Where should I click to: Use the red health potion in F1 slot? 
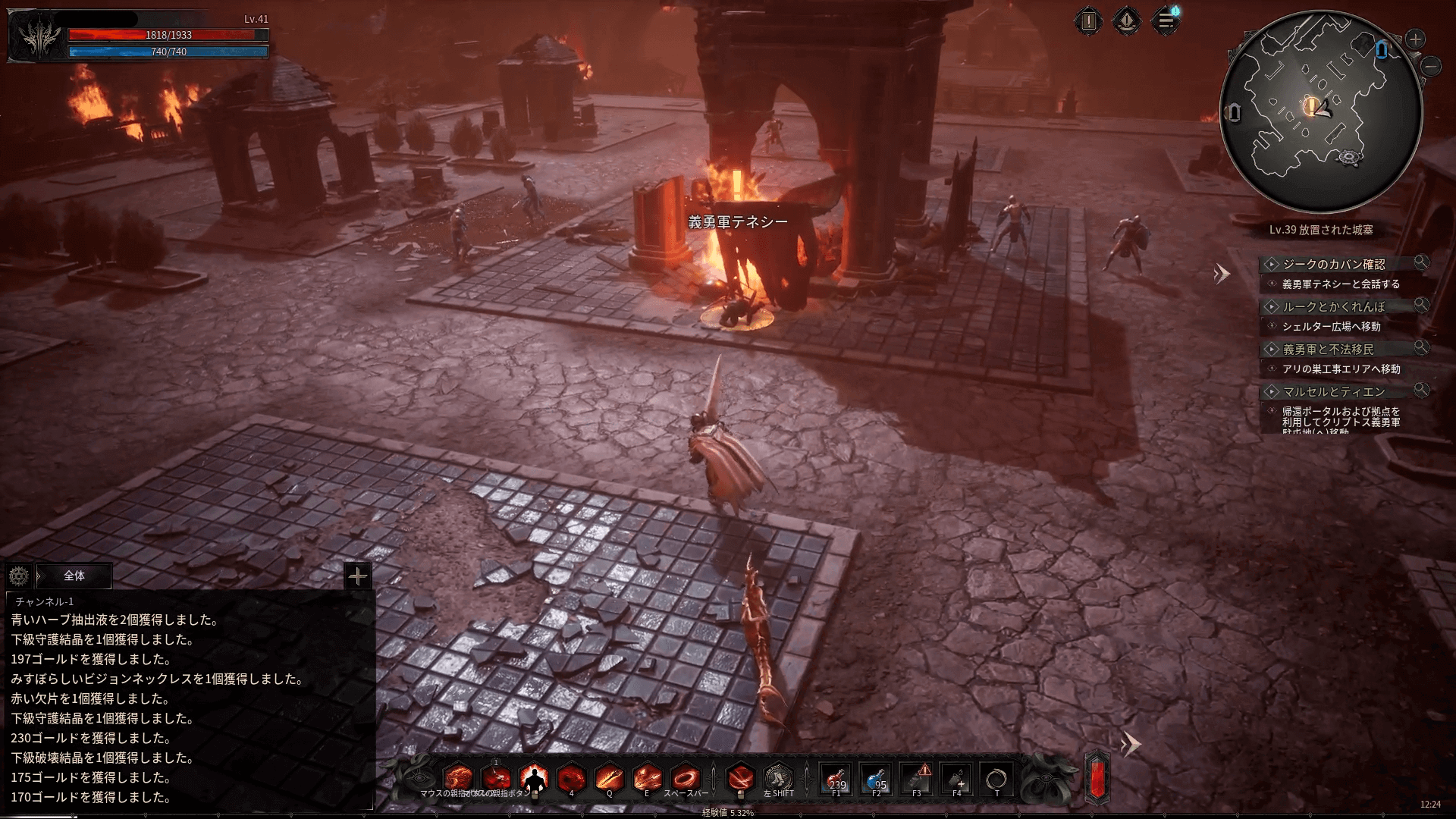(836, 779)
